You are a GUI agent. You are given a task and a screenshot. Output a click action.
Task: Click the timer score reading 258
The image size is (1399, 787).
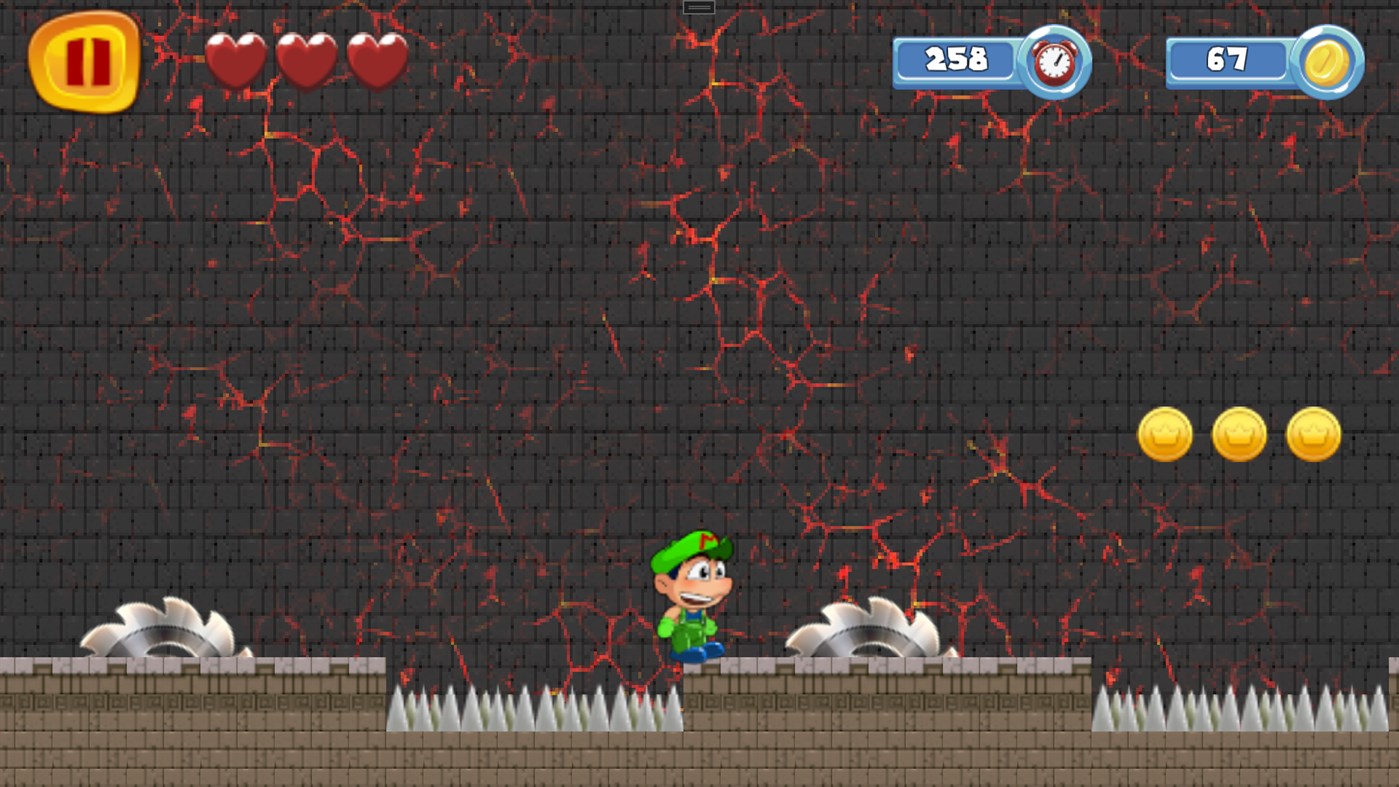(956, 61)
